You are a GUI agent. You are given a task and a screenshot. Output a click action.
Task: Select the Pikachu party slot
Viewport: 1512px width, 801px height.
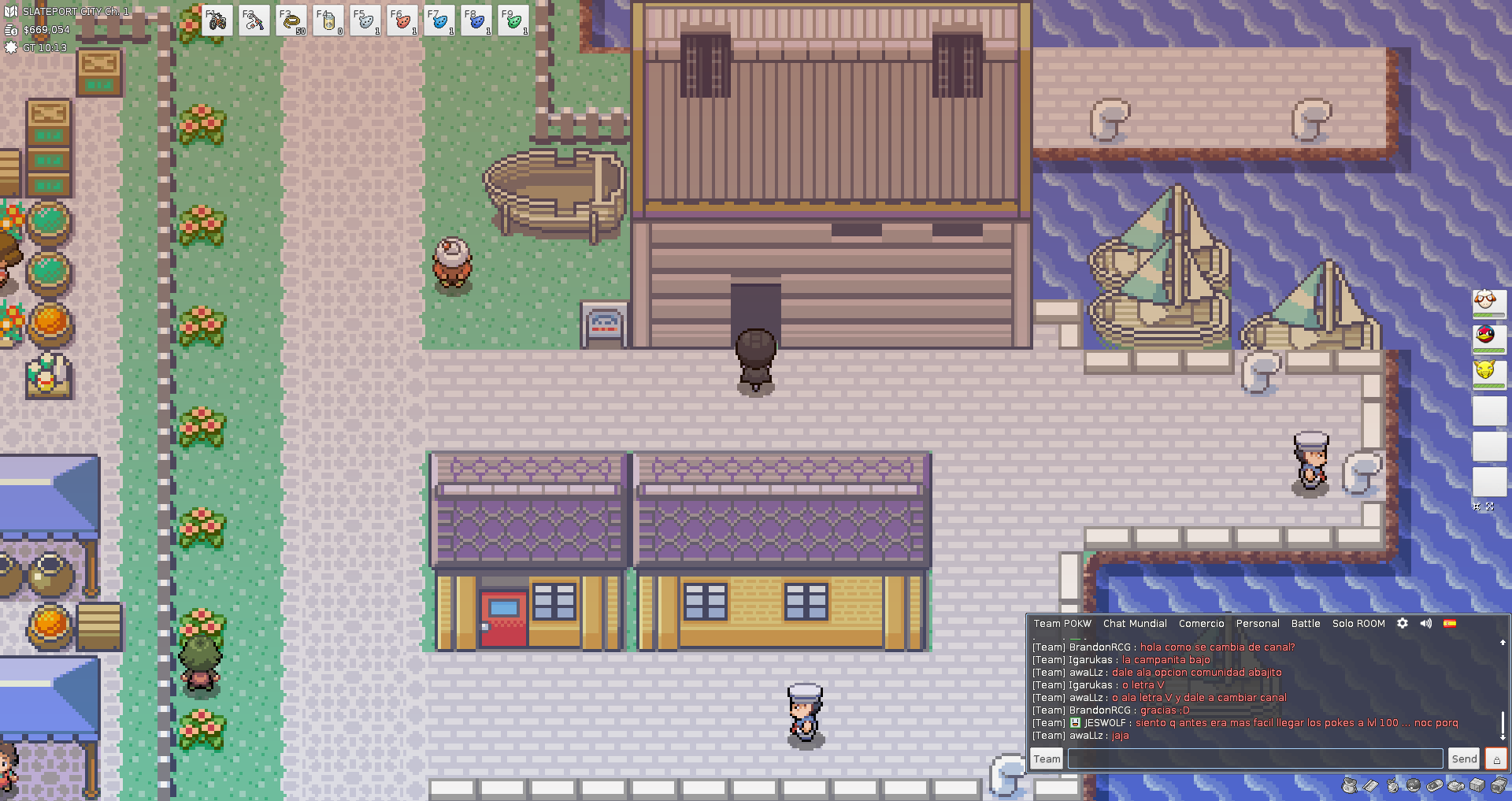[1488, 370]
